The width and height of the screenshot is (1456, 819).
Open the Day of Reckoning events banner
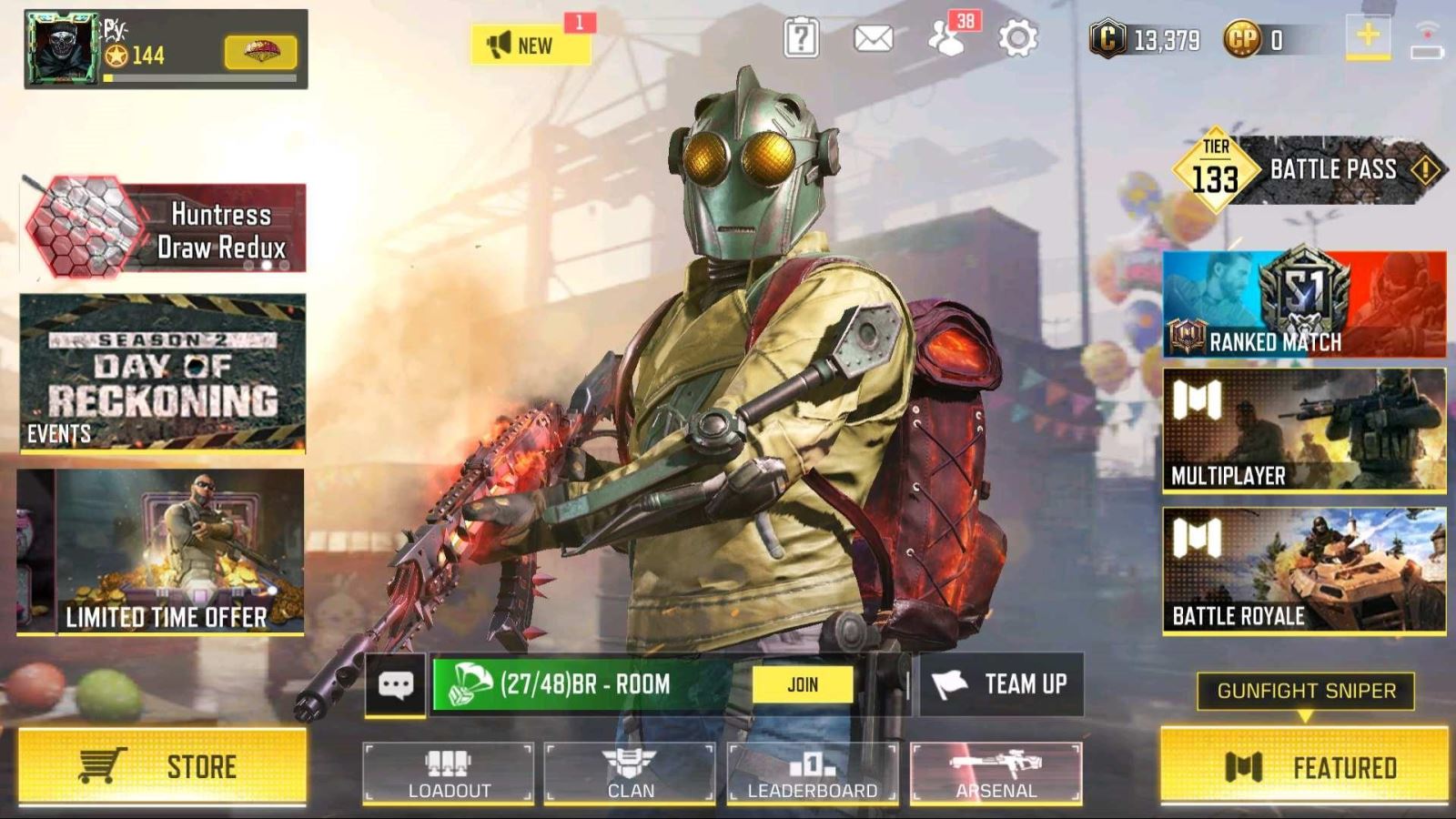(x=162, y=372)
